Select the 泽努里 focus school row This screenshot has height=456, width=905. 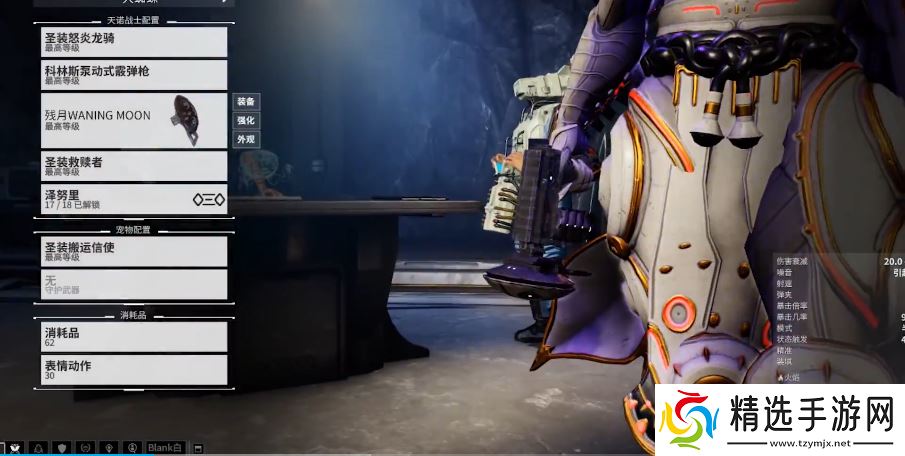pyautogui.click(x=134, y=199)
